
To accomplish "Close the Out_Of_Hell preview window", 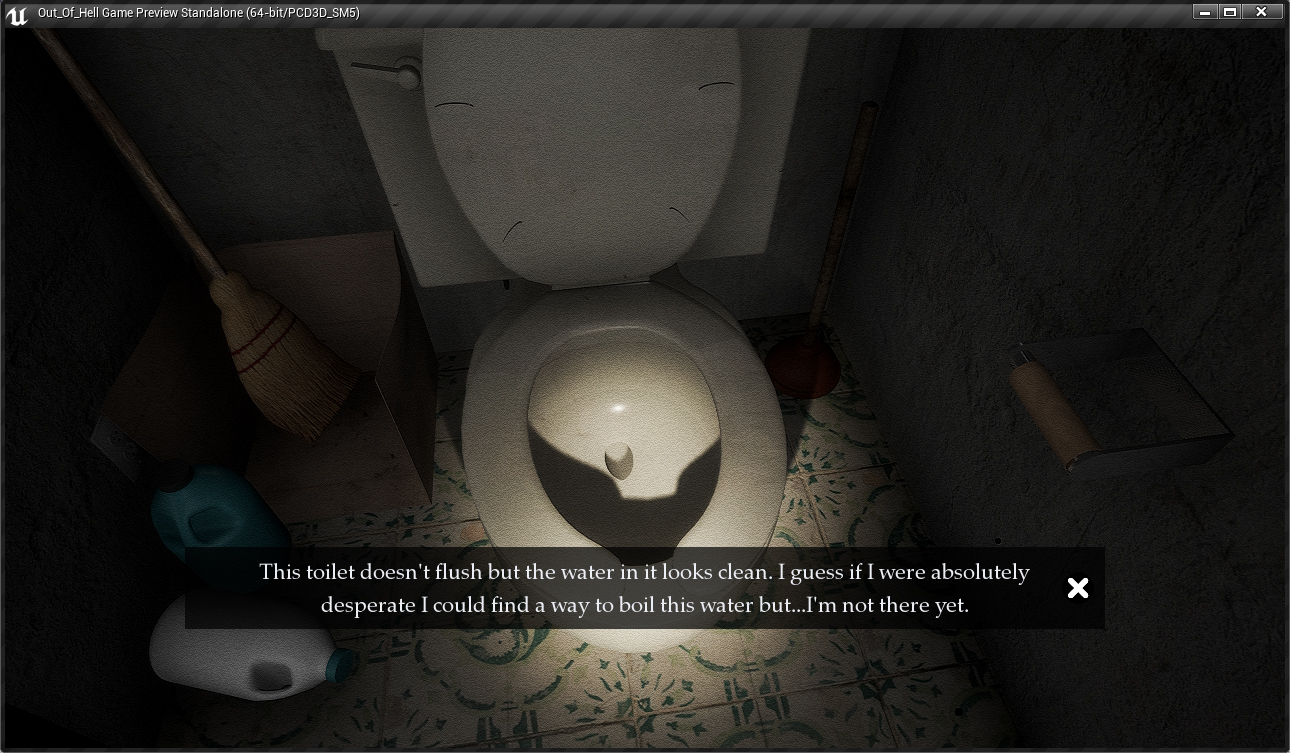I will point(1262,12).
